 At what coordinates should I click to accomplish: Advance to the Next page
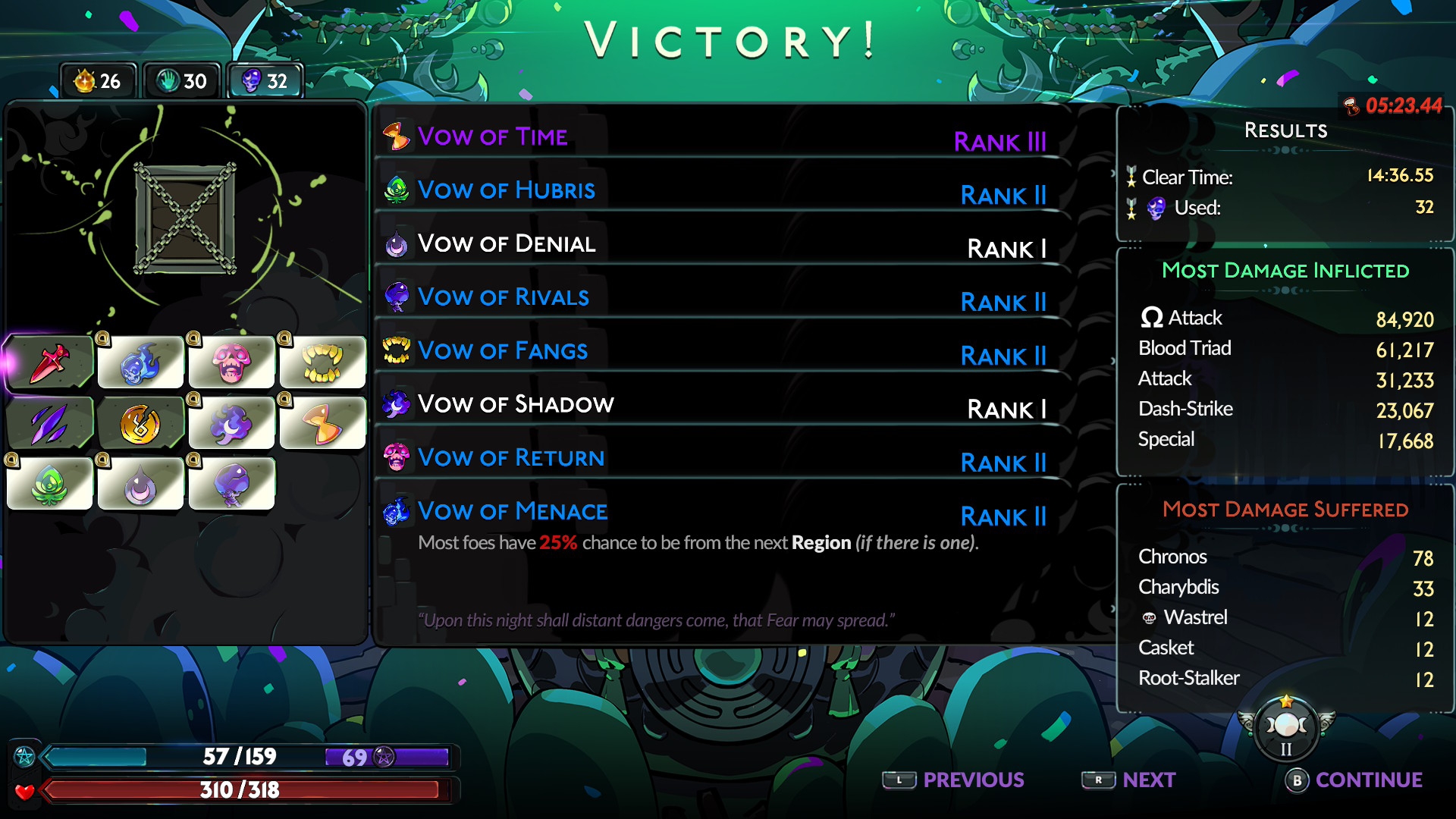click(x=1128, y=780)
